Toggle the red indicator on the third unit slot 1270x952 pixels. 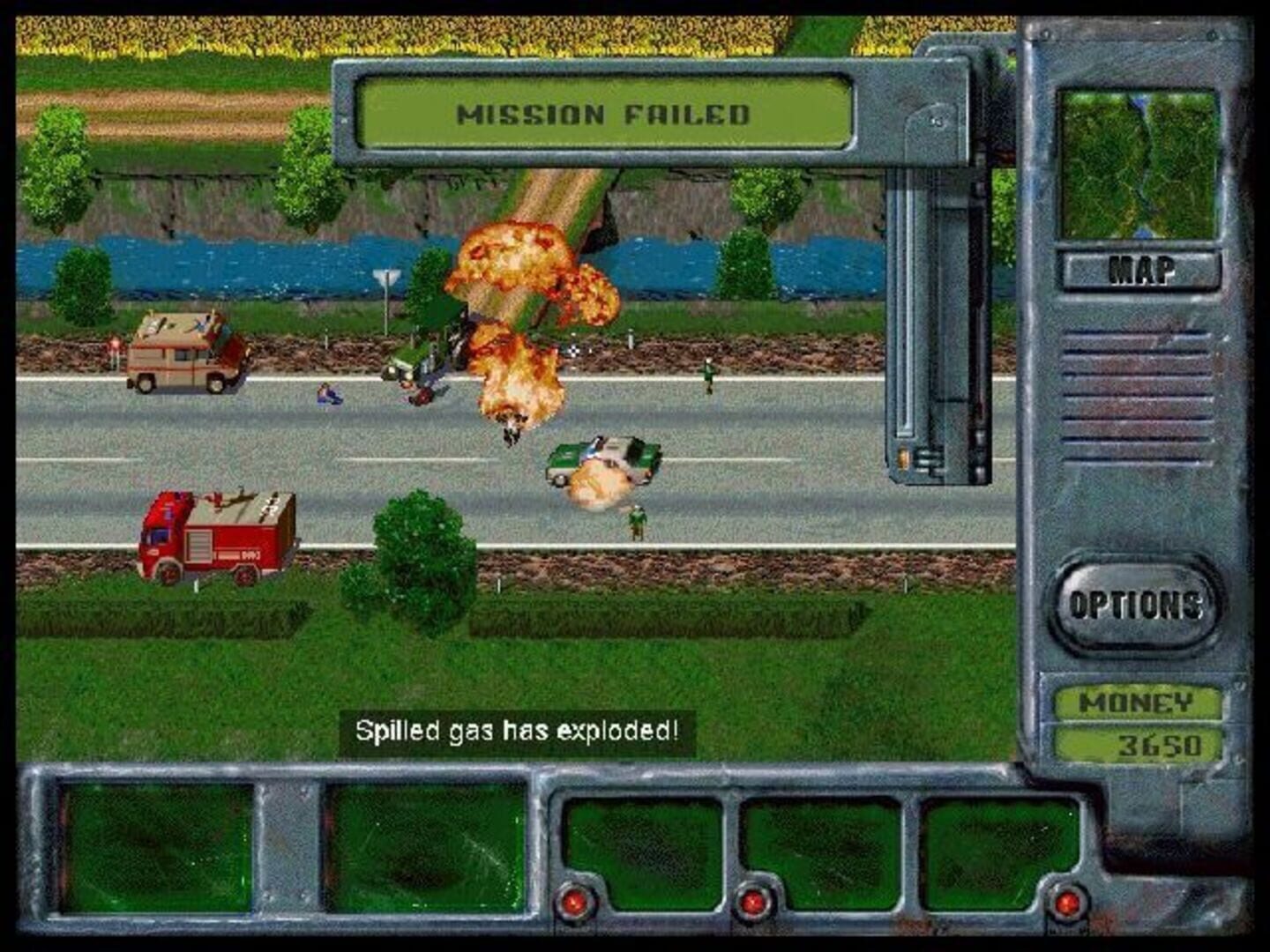click(578, 902)
